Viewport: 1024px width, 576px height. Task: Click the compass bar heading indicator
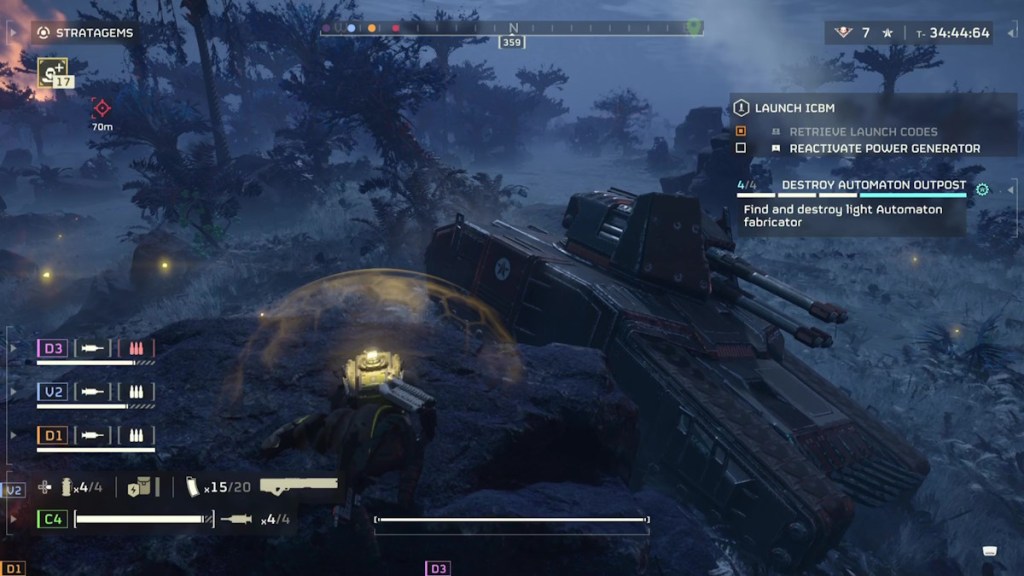coord(513,42)
